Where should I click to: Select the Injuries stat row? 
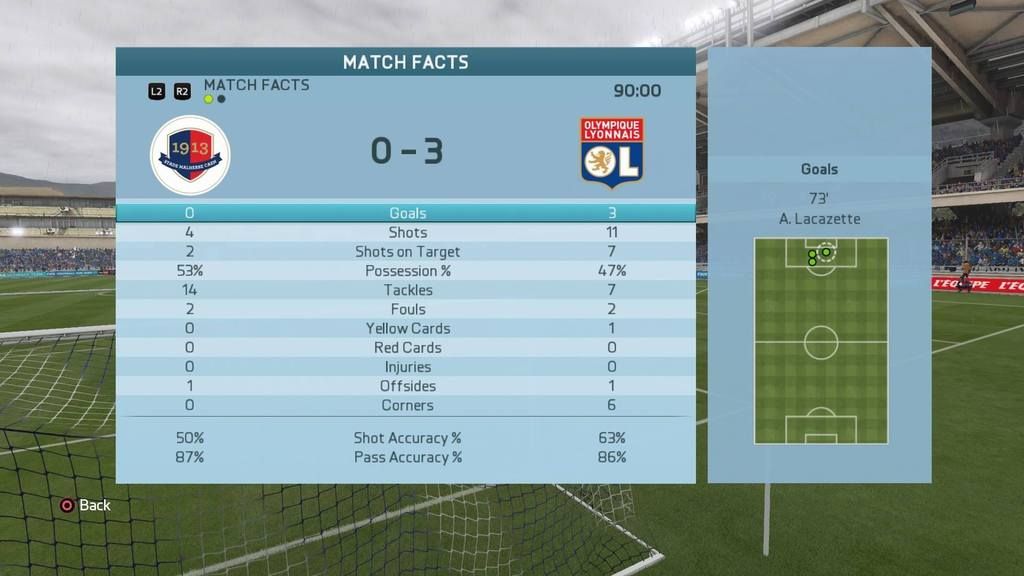407,367
